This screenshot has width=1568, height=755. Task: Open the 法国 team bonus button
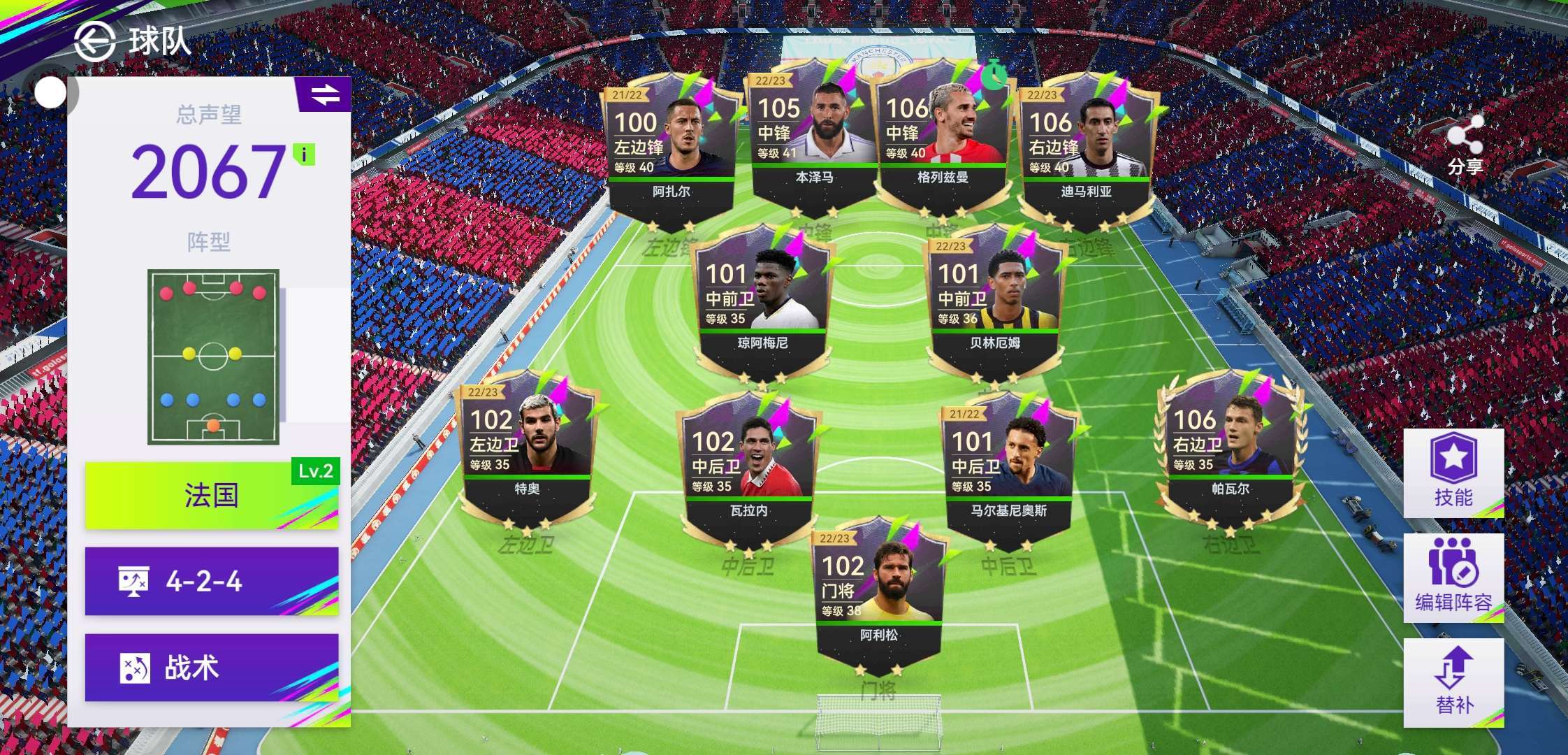[212, 496]
